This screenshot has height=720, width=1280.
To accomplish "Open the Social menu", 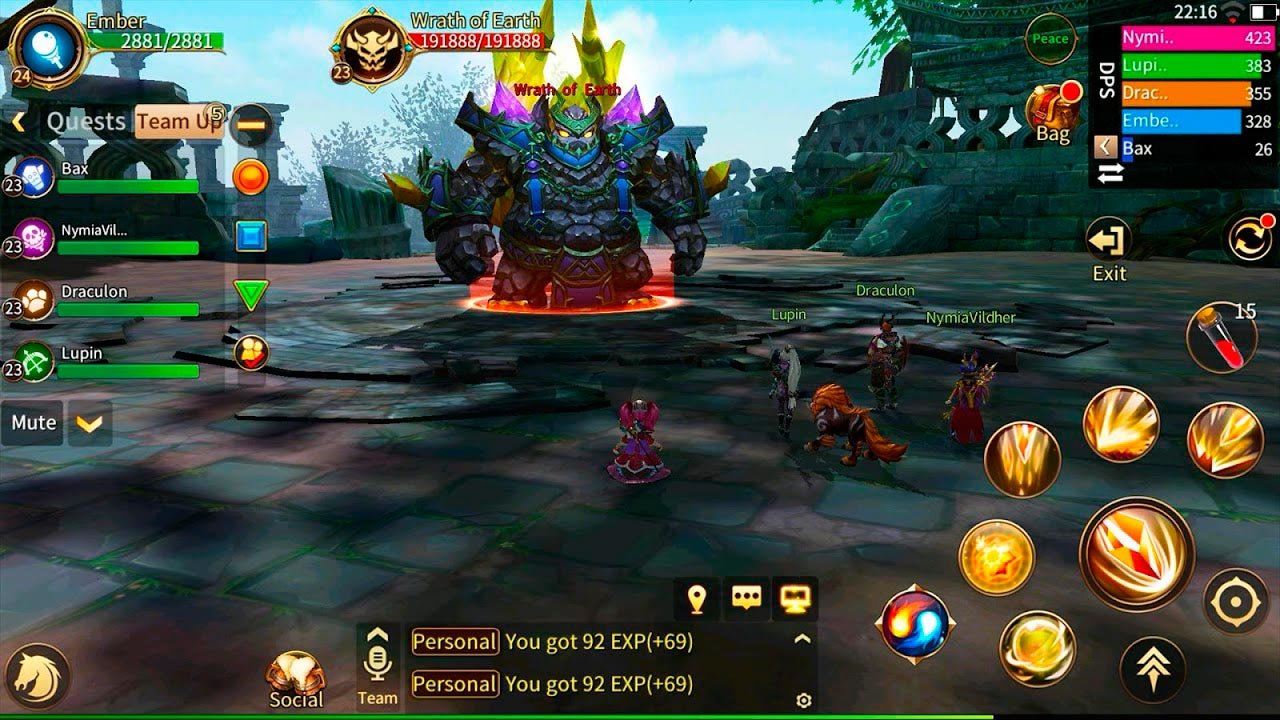I will click(296, 681).
